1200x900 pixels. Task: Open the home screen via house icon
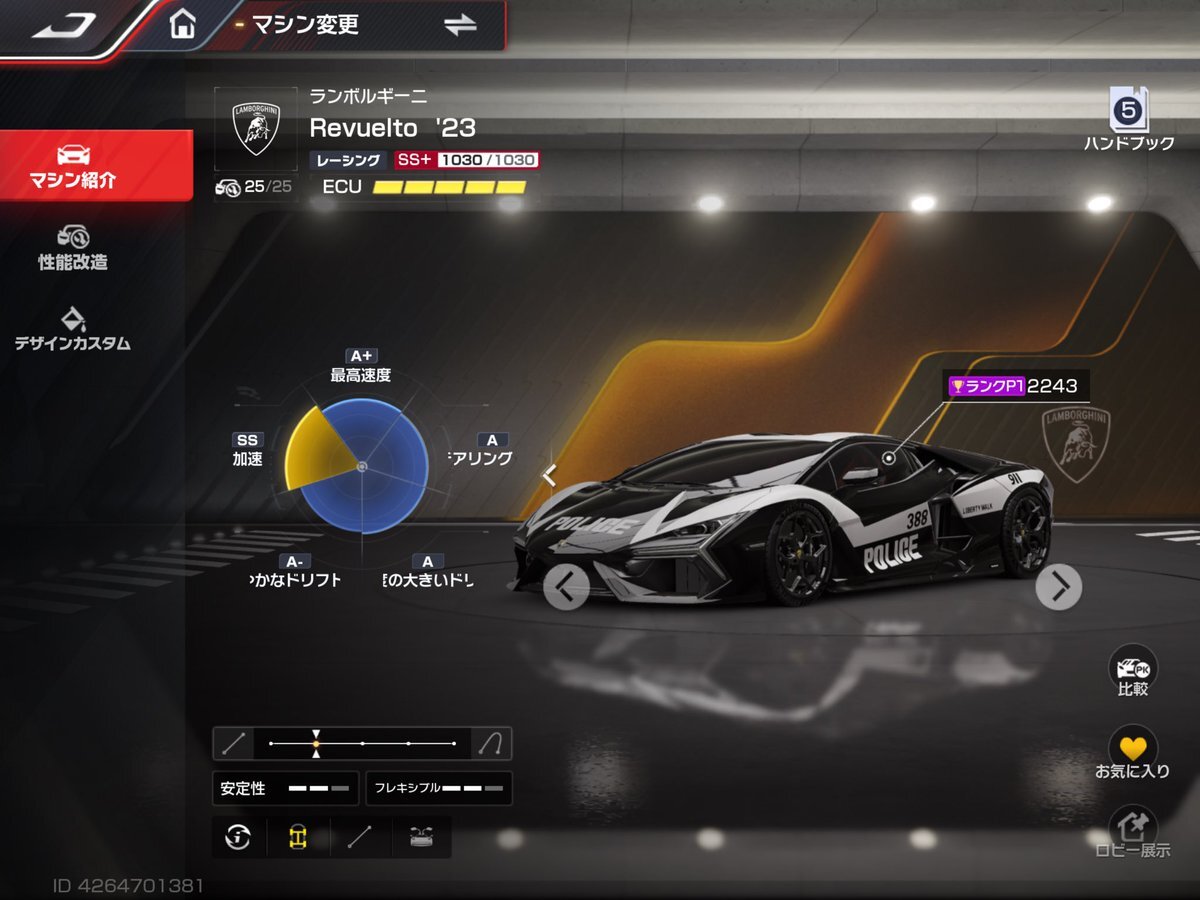click(x=182, y=24)
